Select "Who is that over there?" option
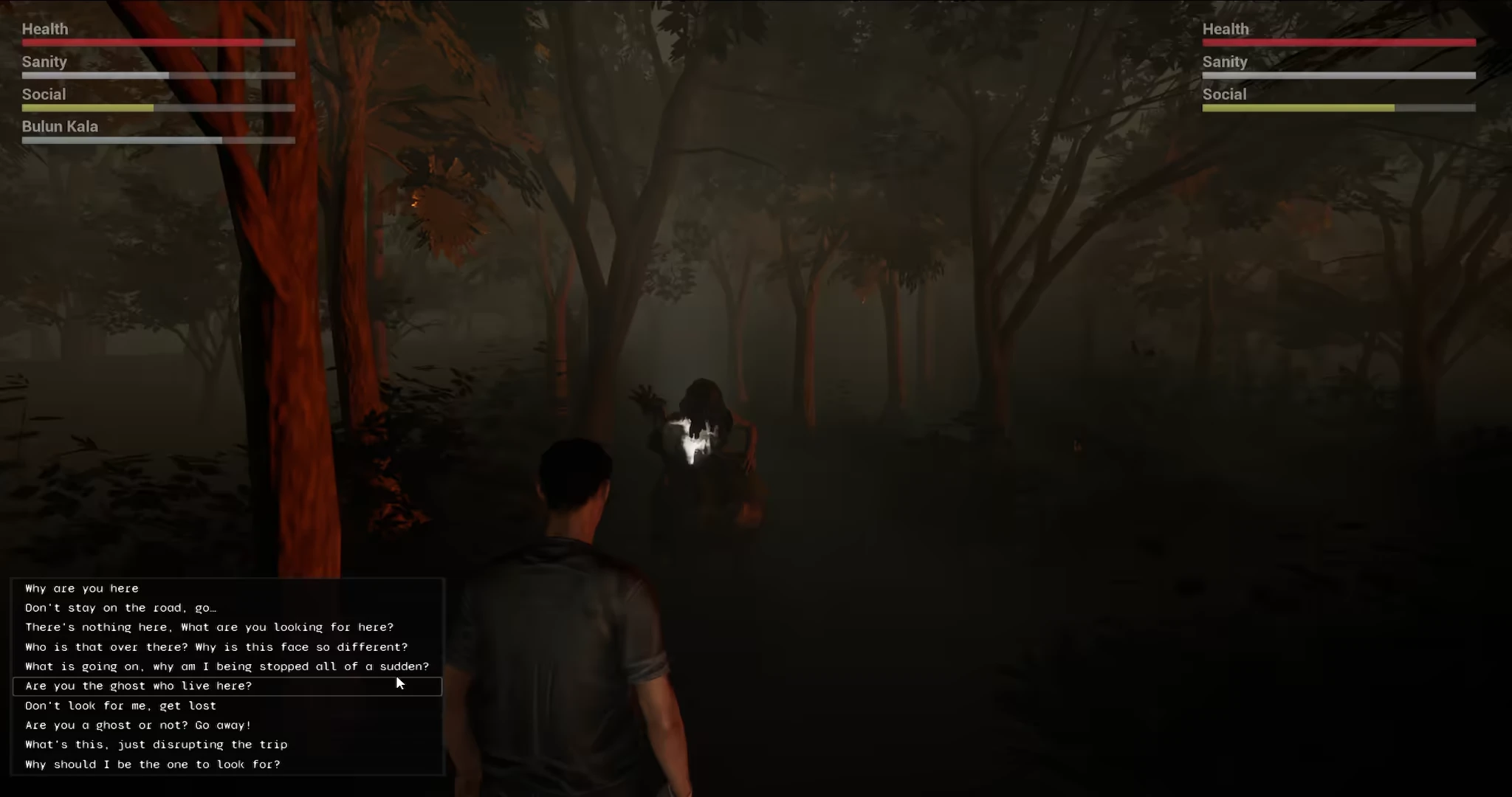This screenshot has width=1512, height=797. (216, 646)
